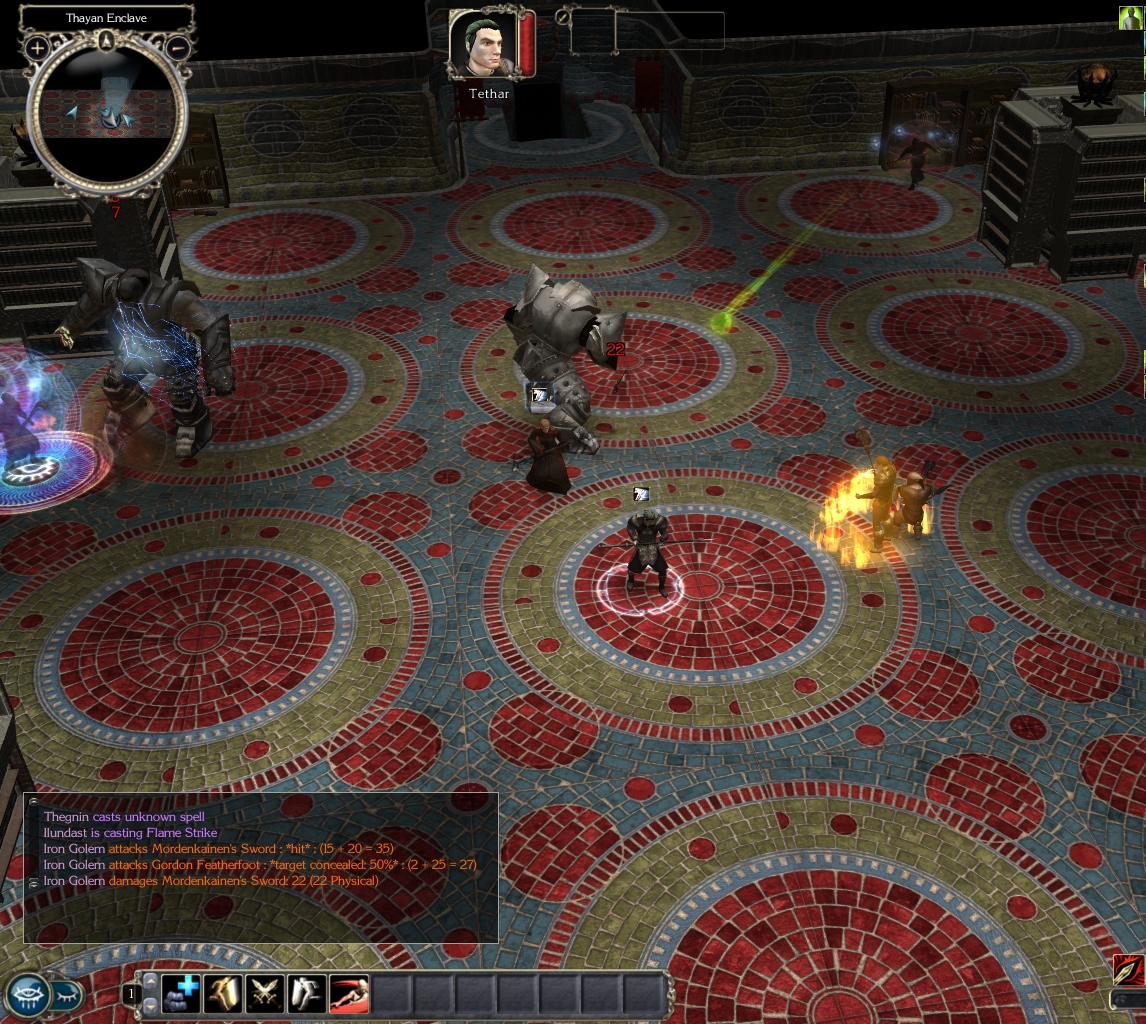The height and width of the screenshot is (1024, 1146).
Task: Zoom out the minimap with minus button
Action: pos(177,47)
